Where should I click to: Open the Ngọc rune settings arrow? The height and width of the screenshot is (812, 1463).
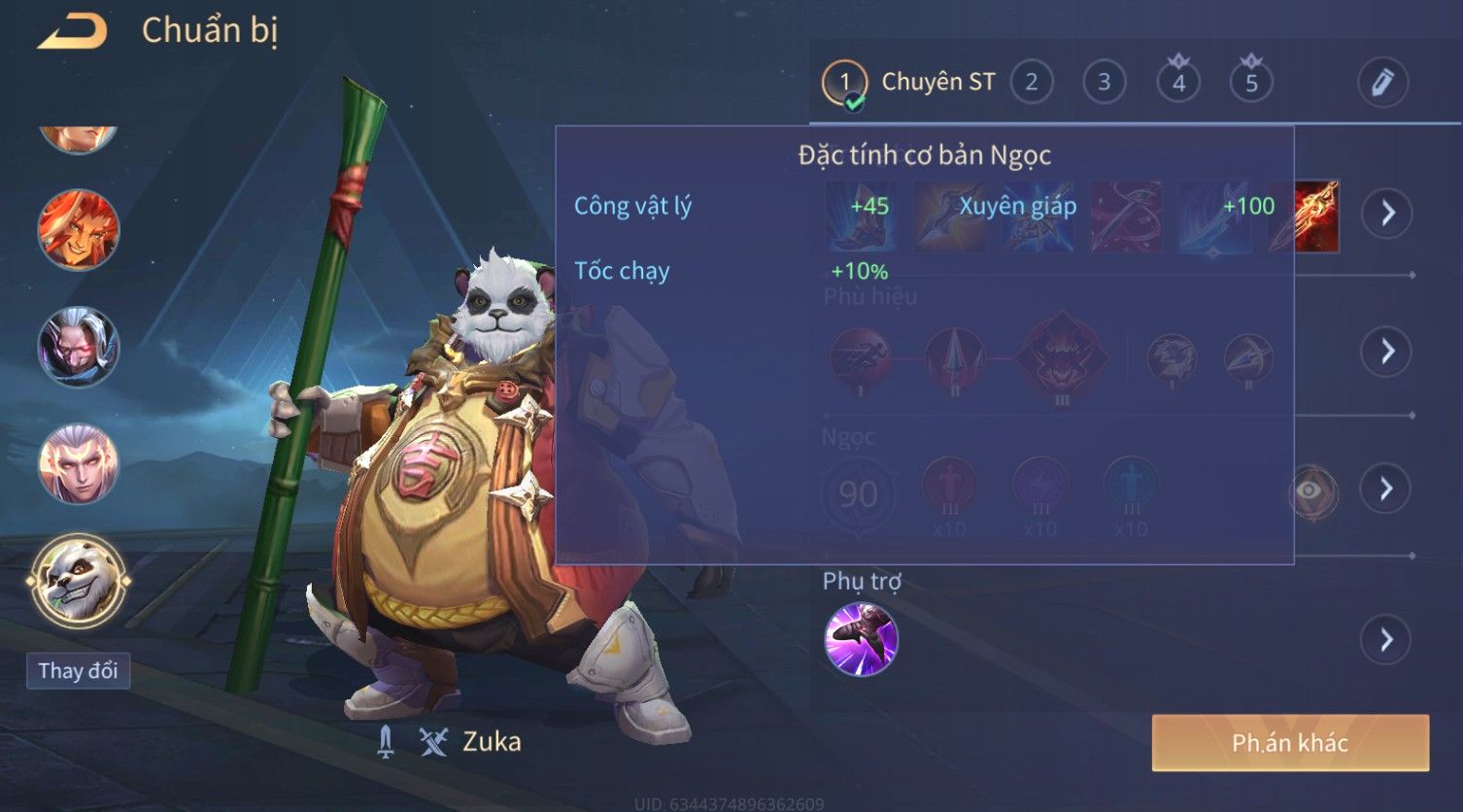tap(1387, 489)
